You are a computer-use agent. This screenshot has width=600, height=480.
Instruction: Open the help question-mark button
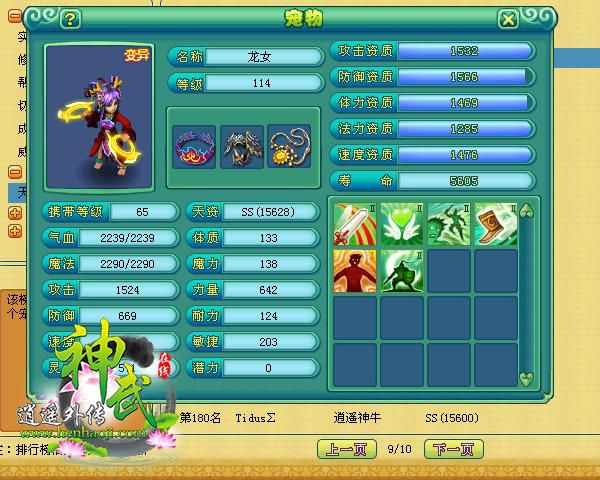coord(69,18)
